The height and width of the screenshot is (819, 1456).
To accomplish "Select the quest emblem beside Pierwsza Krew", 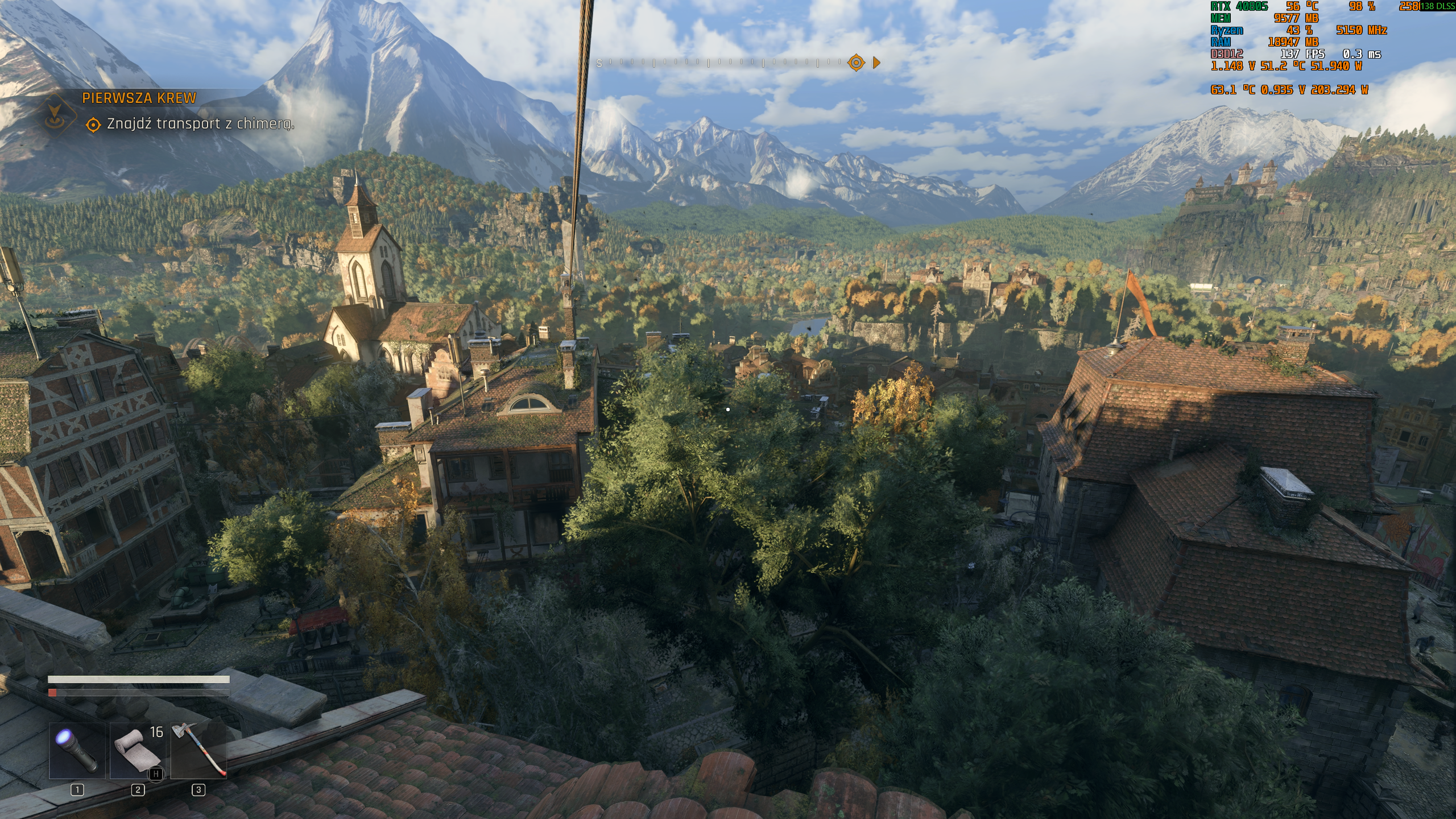I will click(55, 112).
